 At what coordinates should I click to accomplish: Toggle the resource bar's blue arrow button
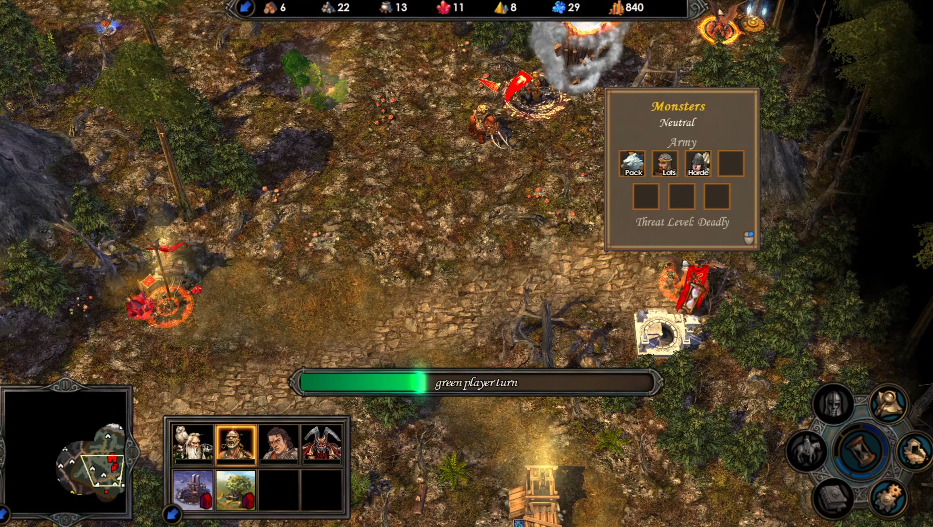coord(245,8)
